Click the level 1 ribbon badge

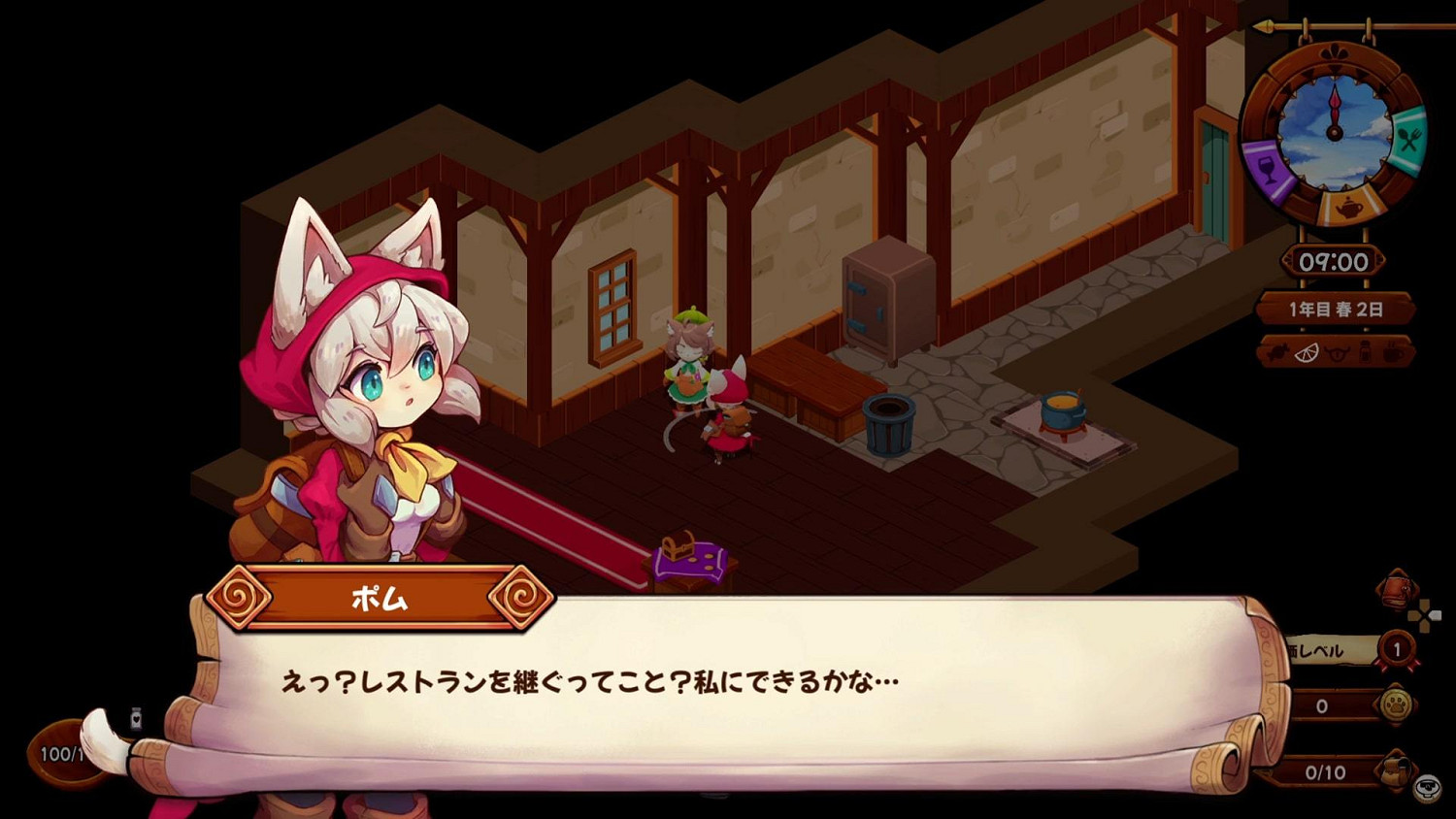pyautogui.click(x=1398, y=646)
